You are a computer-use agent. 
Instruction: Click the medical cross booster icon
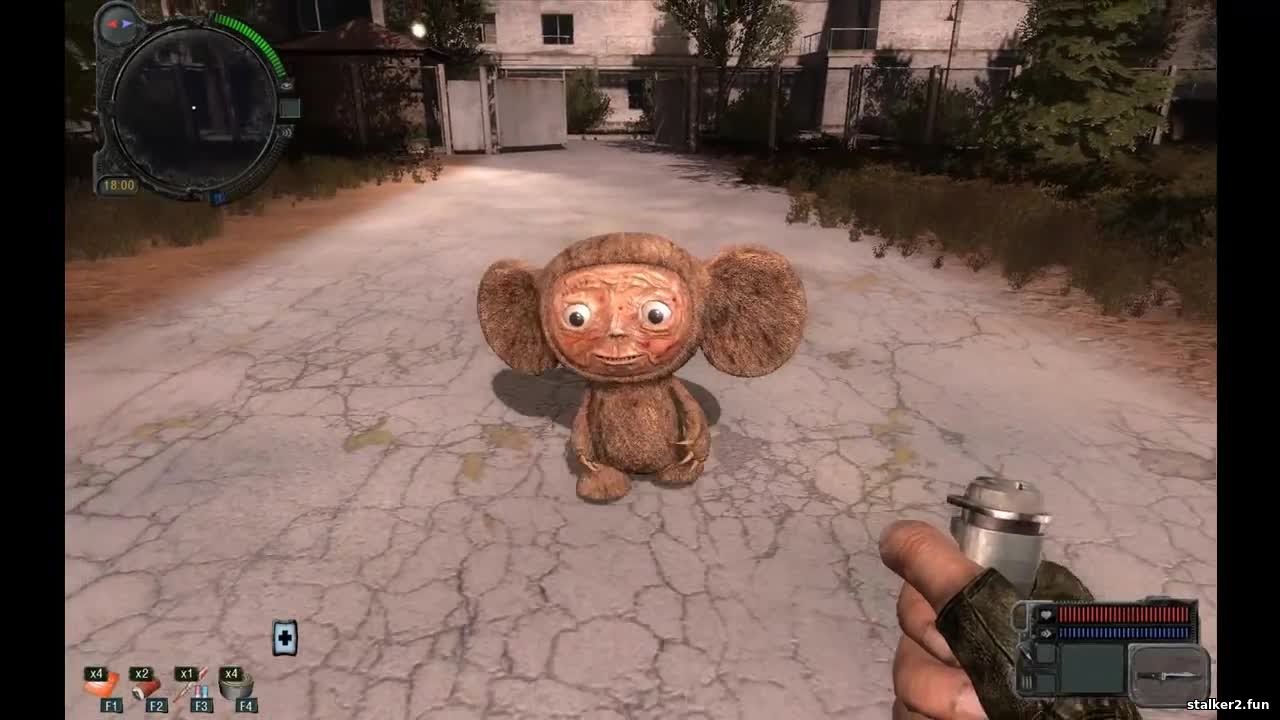(285, 637)
